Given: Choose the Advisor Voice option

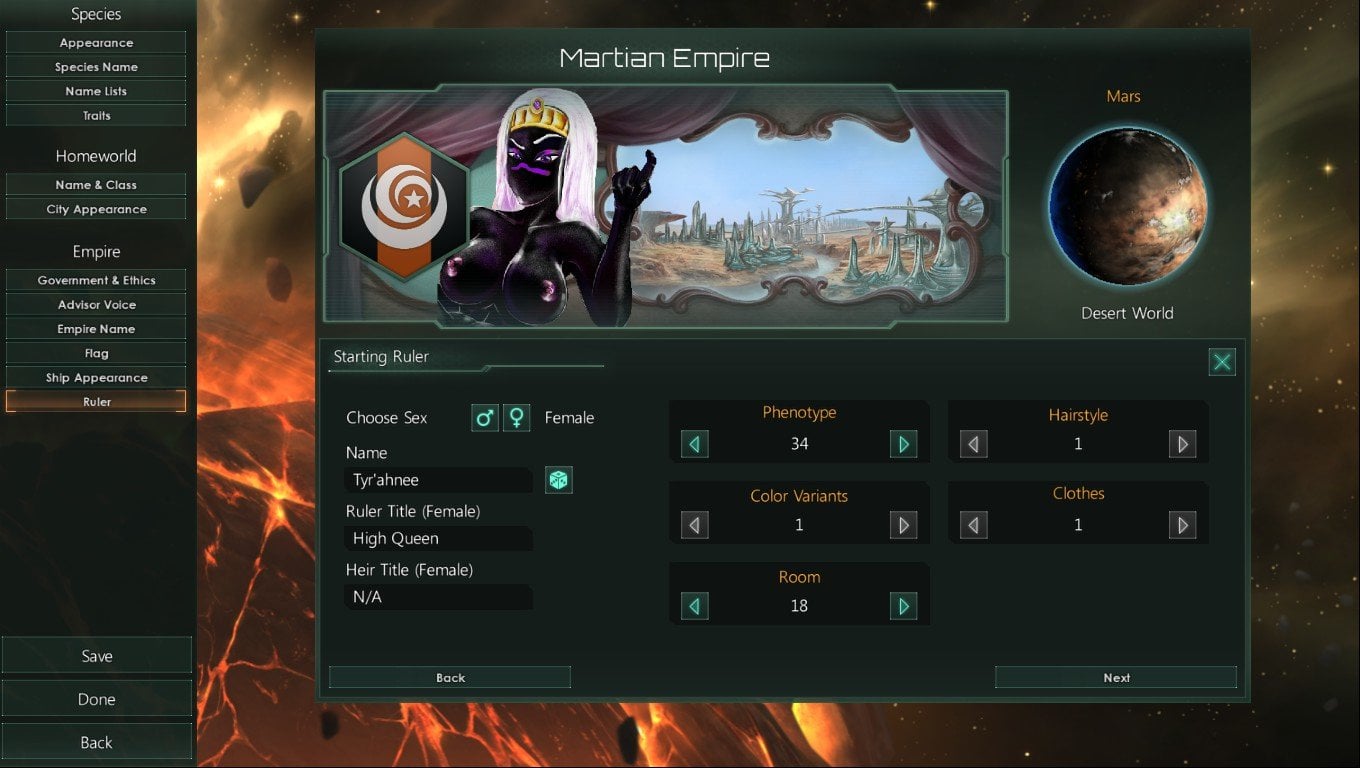Looking at the screenshot, I should [96, 305].
